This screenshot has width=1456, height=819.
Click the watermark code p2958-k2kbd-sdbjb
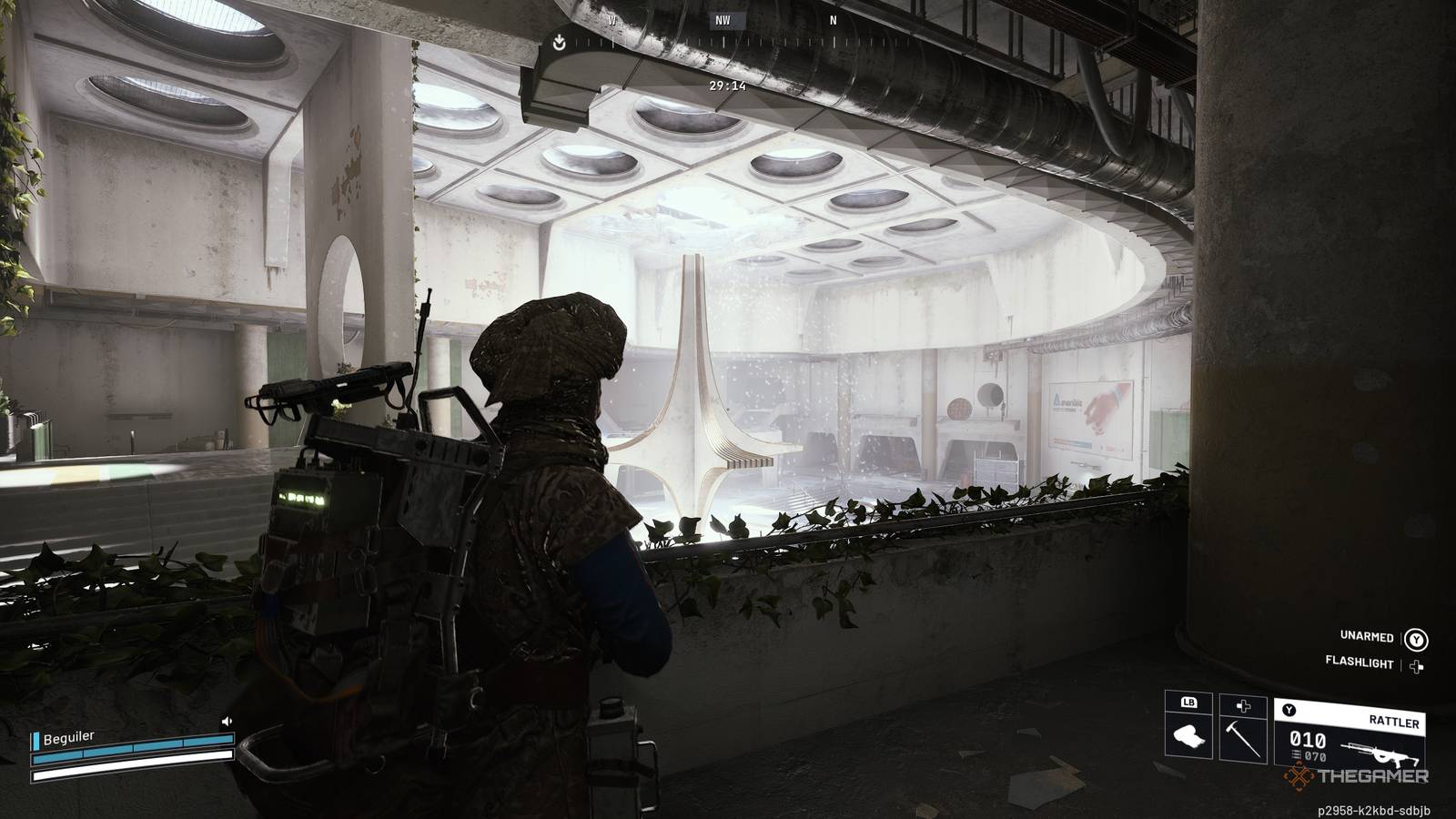(1375, 809)
